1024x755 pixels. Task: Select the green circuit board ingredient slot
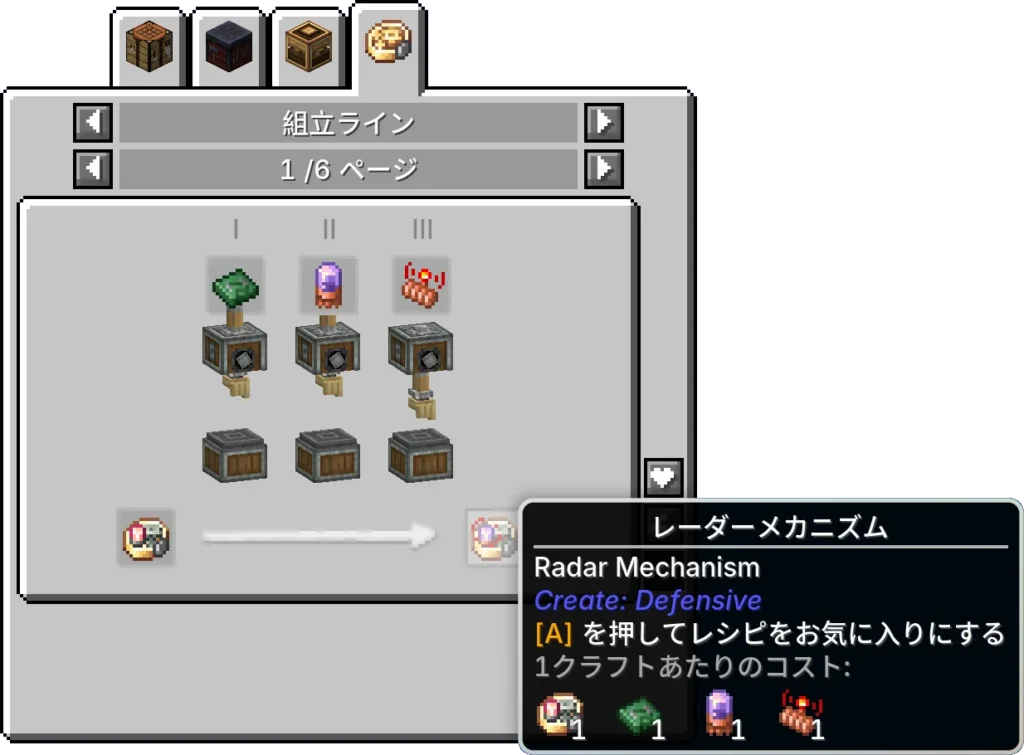click(x=236, y=285)
